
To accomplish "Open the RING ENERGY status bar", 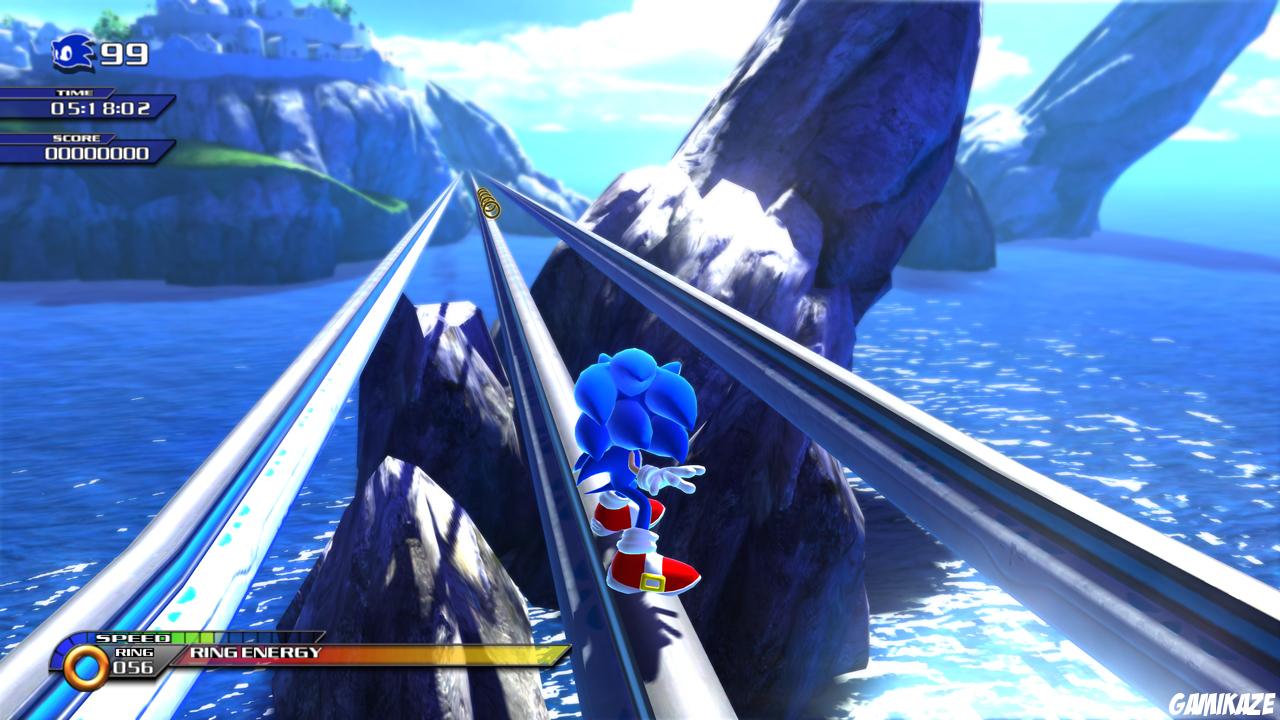I will point(300,651).
